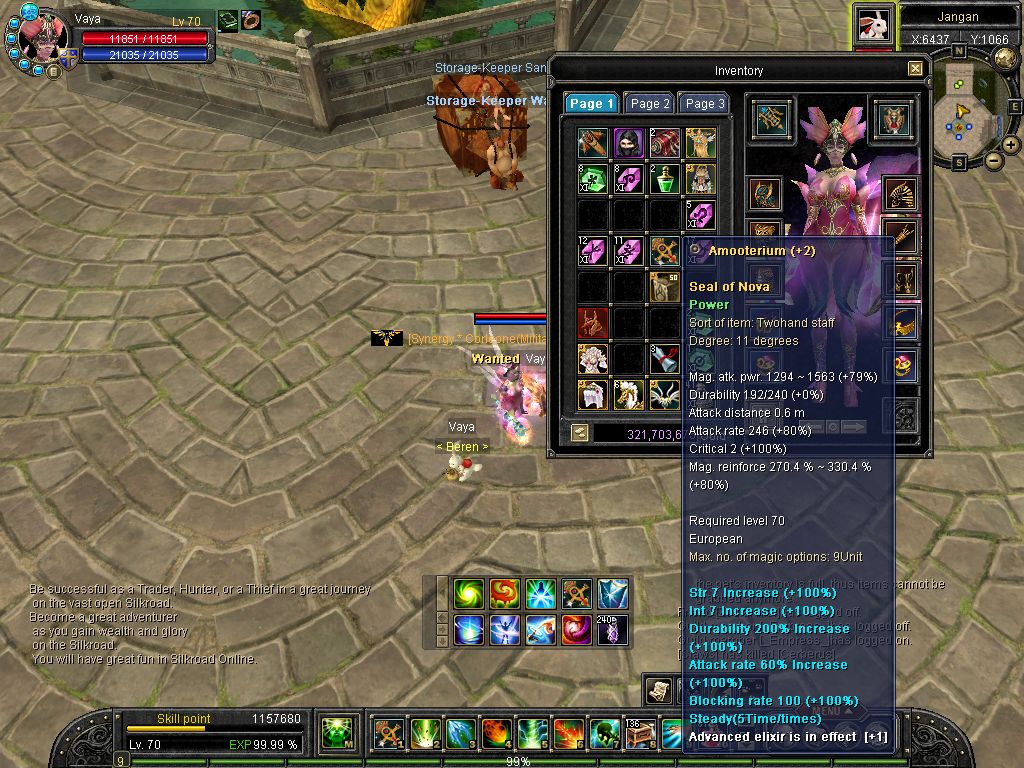Viewport: 1024px width, 768px height.
Task: Select the green potion bottle slot
Action: [665, 179]
